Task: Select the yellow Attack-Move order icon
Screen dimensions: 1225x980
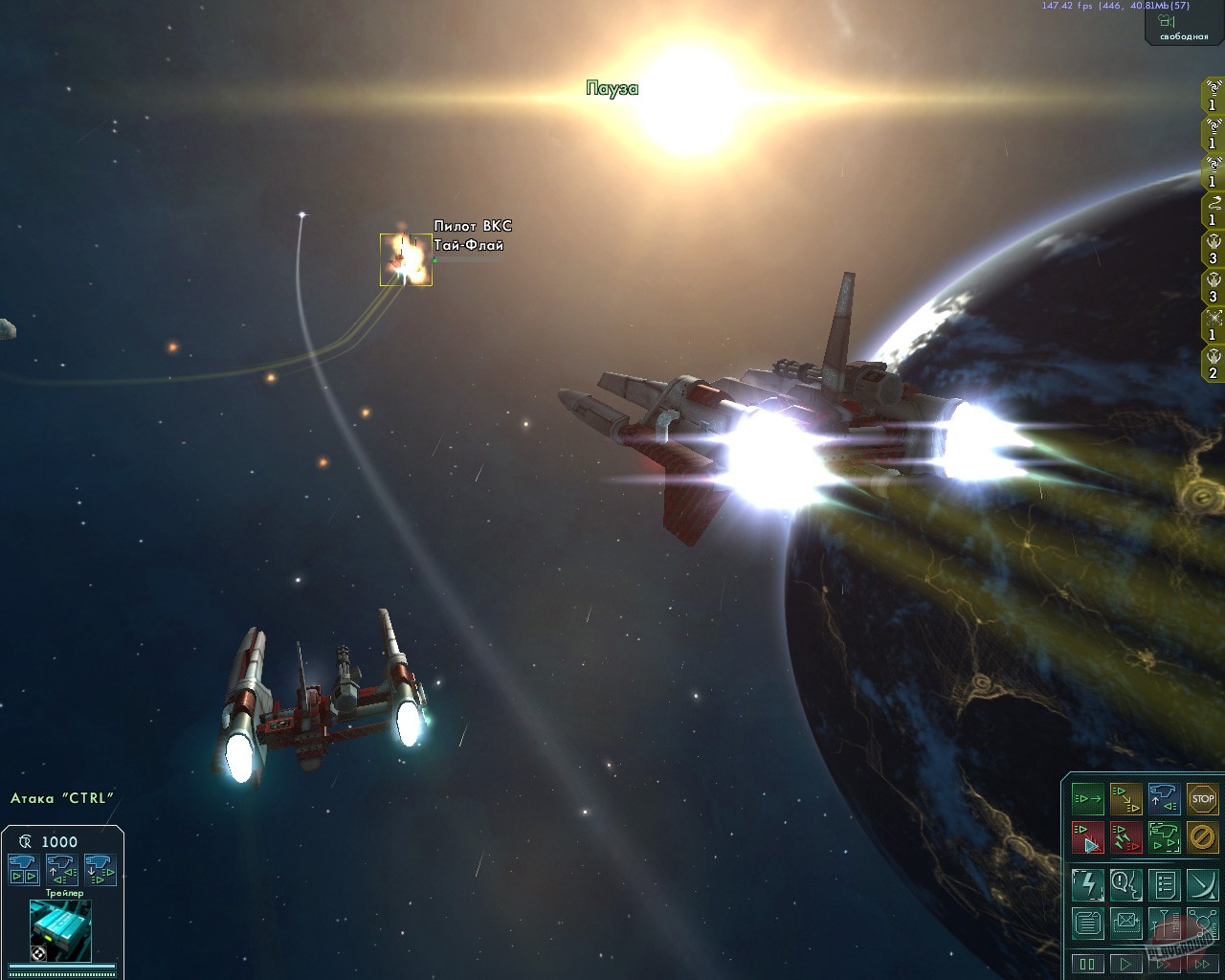Action: 1126,799
